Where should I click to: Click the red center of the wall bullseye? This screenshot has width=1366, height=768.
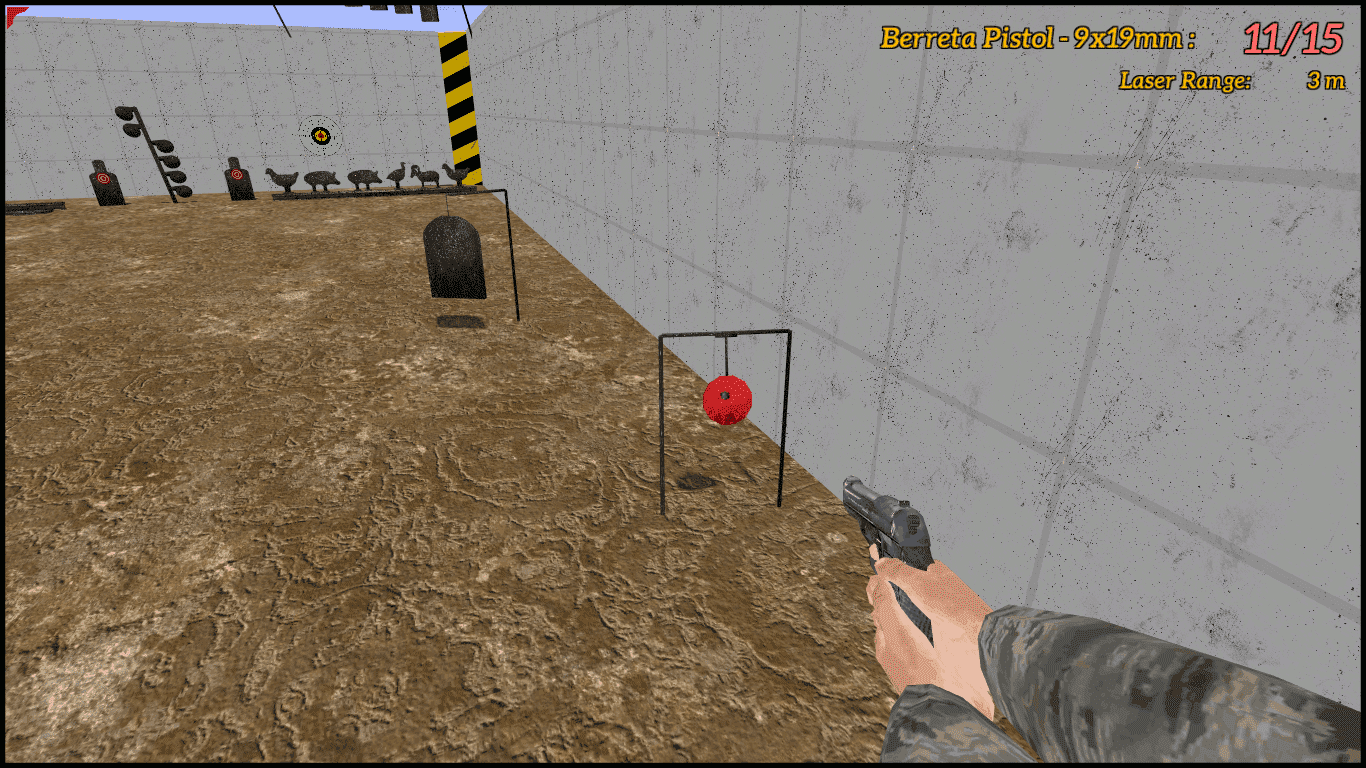pyautogui.click(x=320, y=135)
